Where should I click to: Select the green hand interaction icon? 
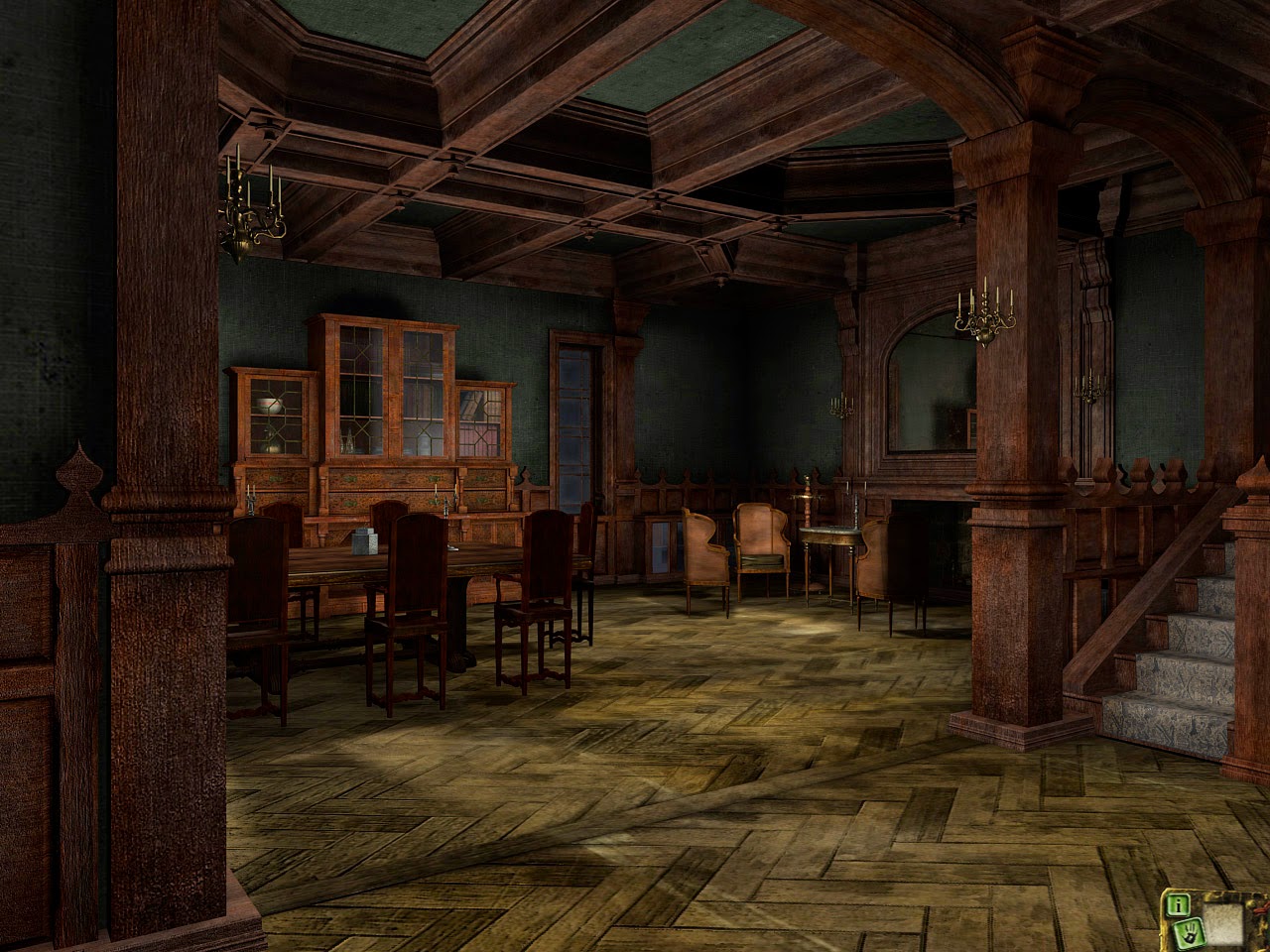pyautogui.click(x=1191, y=934)
